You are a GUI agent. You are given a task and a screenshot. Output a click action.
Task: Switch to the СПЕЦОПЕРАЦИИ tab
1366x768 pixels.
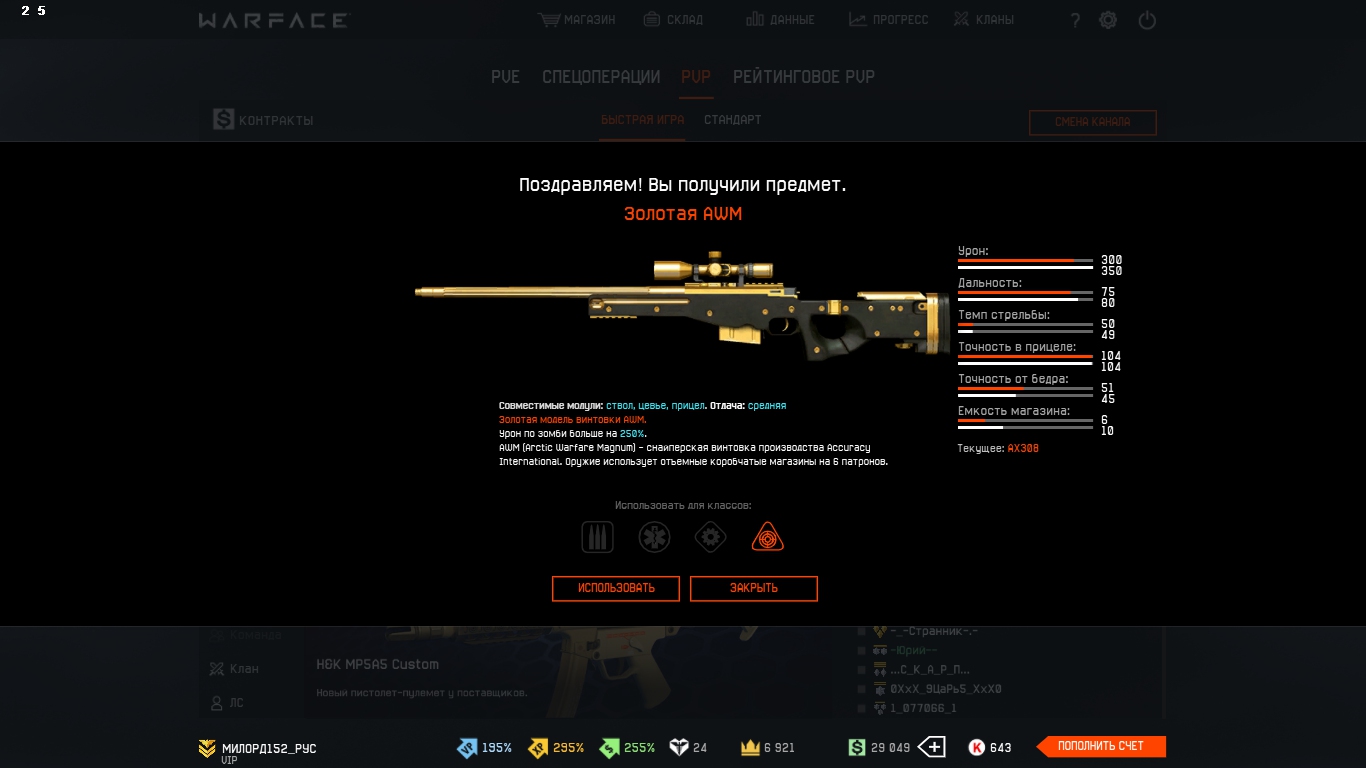coord(601,77)
